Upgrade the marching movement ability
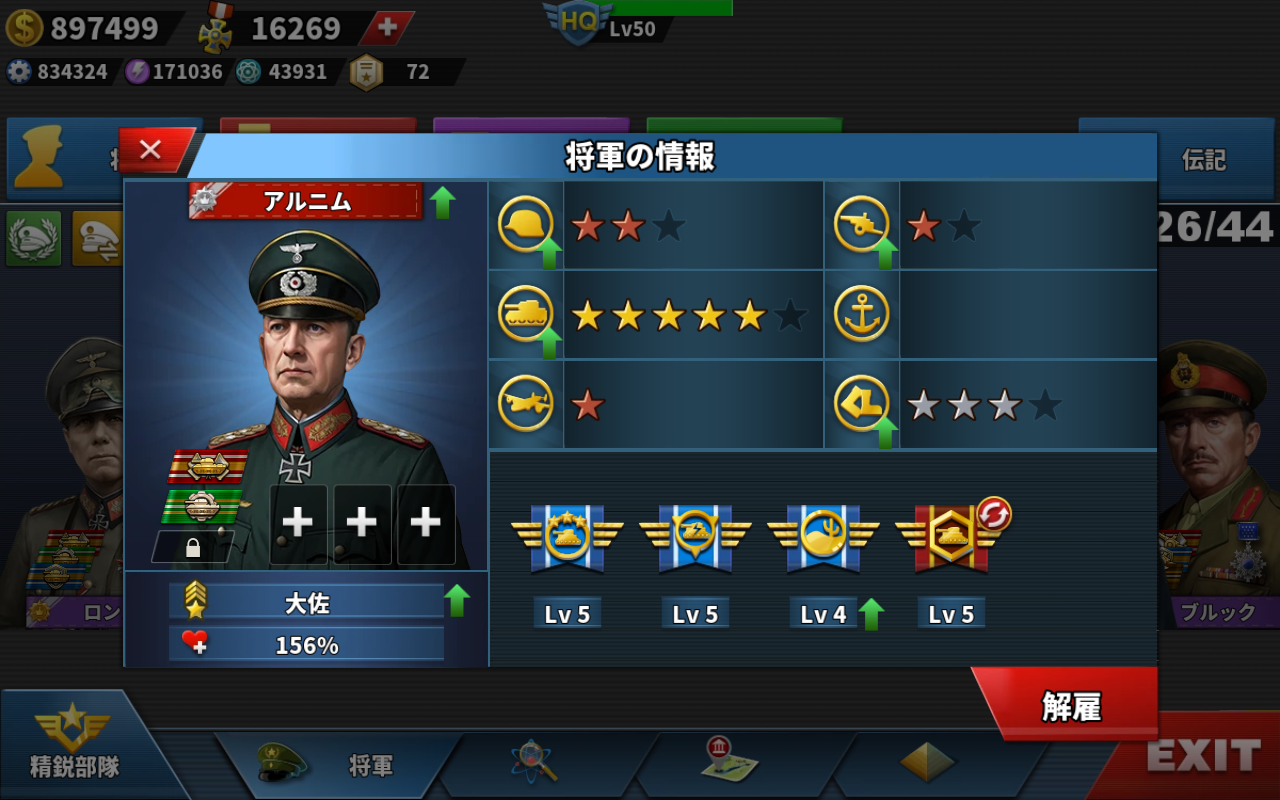 coord(885,433)
